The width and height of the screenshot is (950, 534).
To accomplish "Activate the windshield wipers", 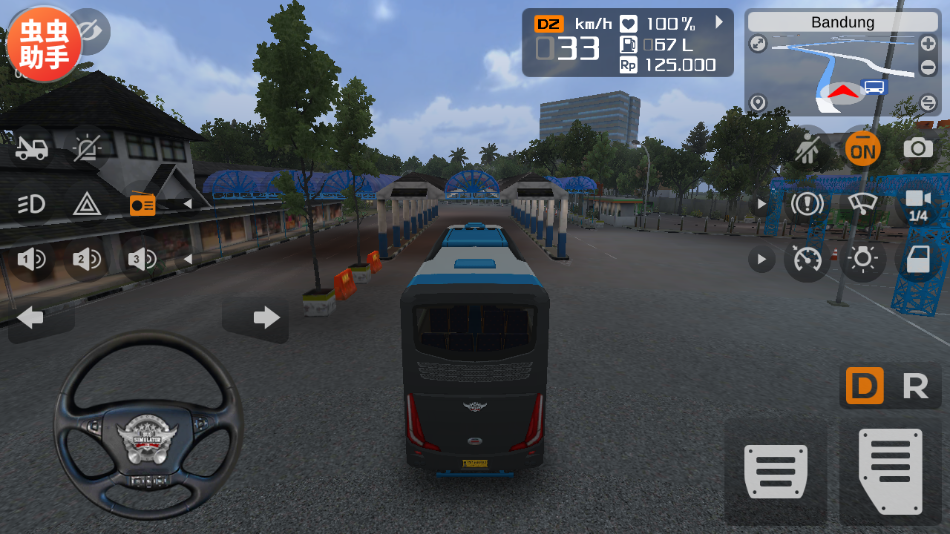I will pos(862,205).
